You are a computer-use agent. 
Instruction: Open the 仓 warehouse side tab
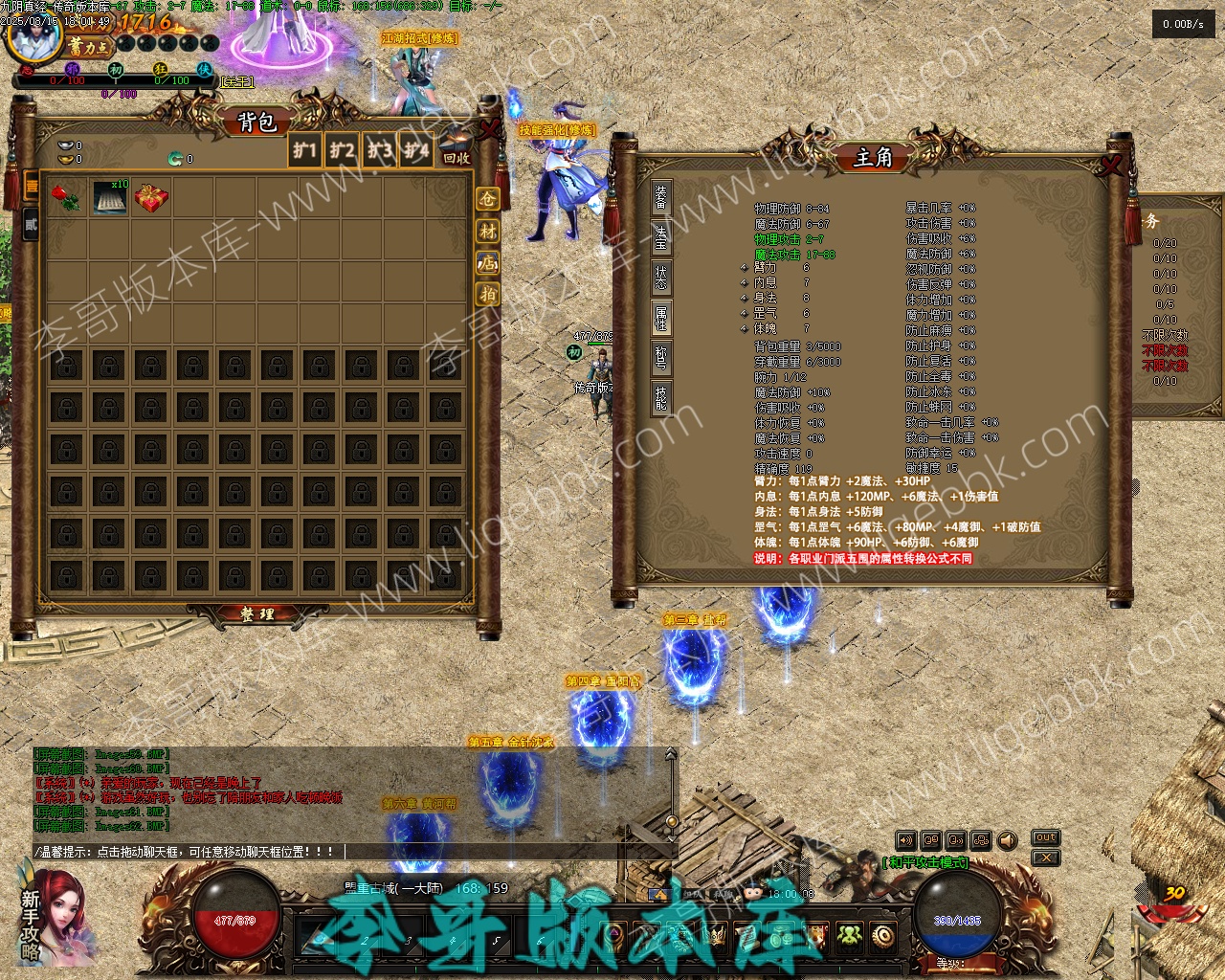[x=488, y=199]
